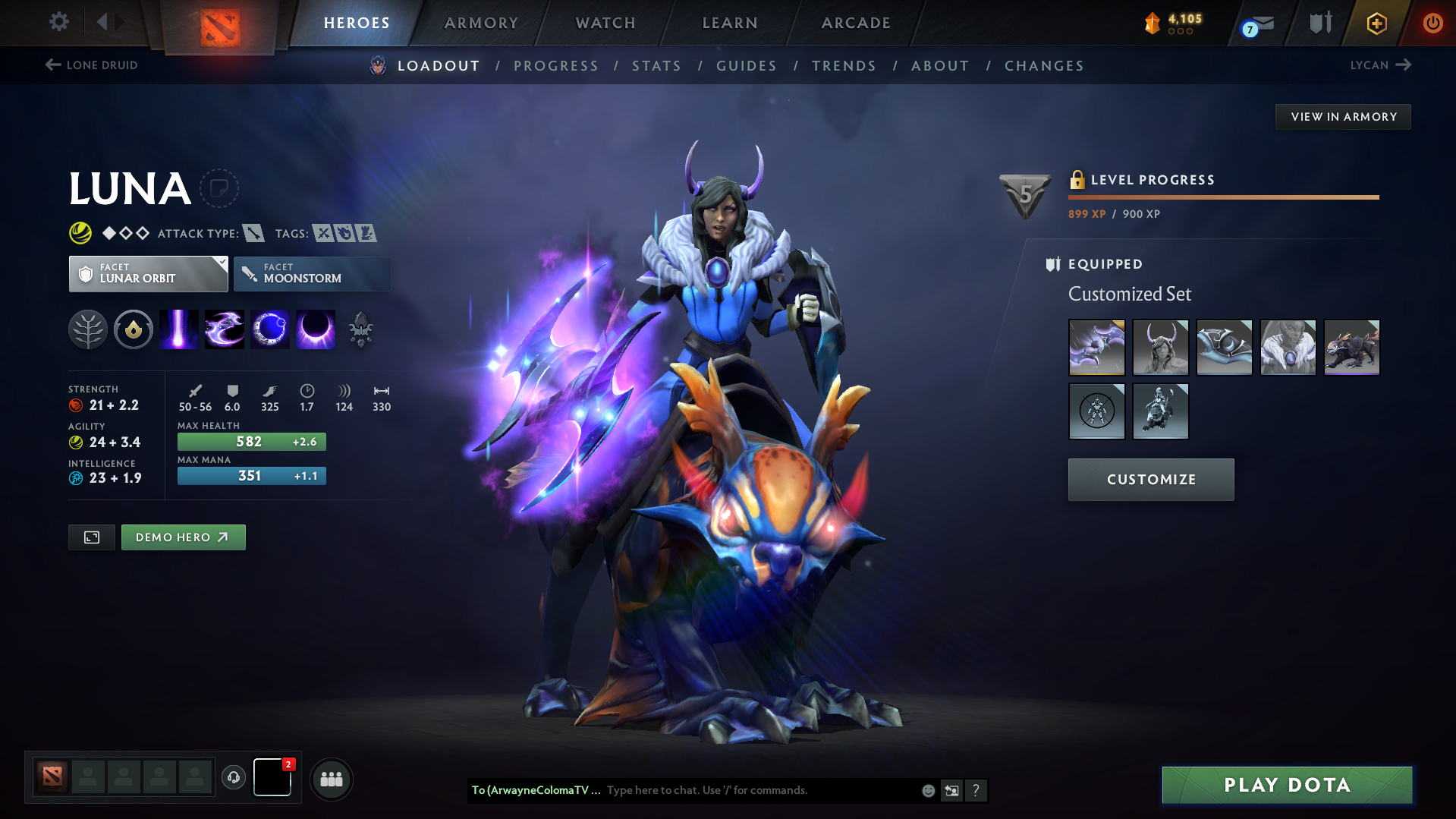Open the Armory menu

[x=481, y=22]
